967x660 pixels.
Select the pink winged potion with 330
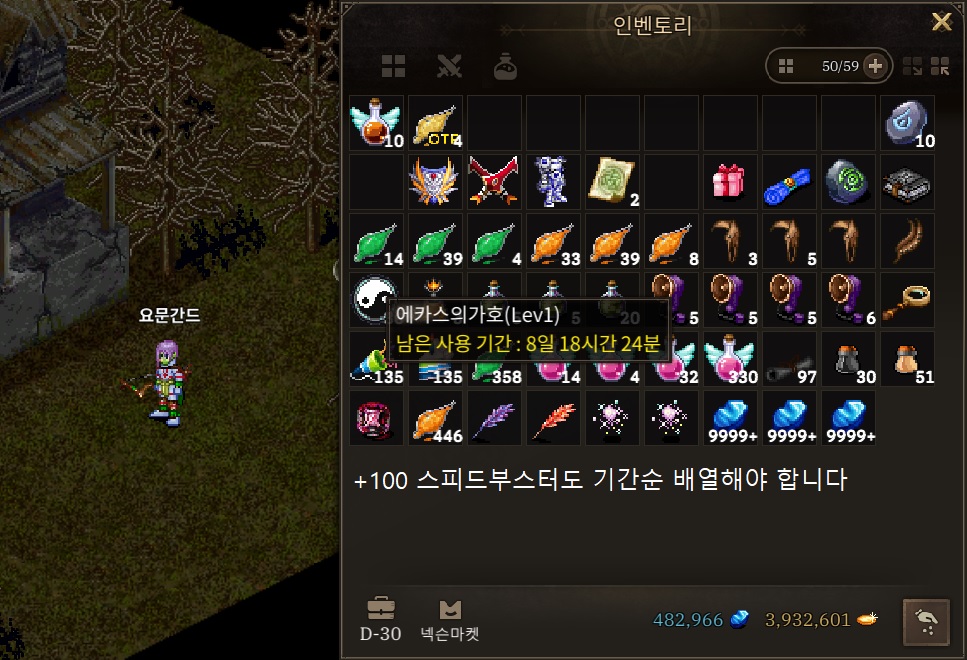(x=730, y=358)
